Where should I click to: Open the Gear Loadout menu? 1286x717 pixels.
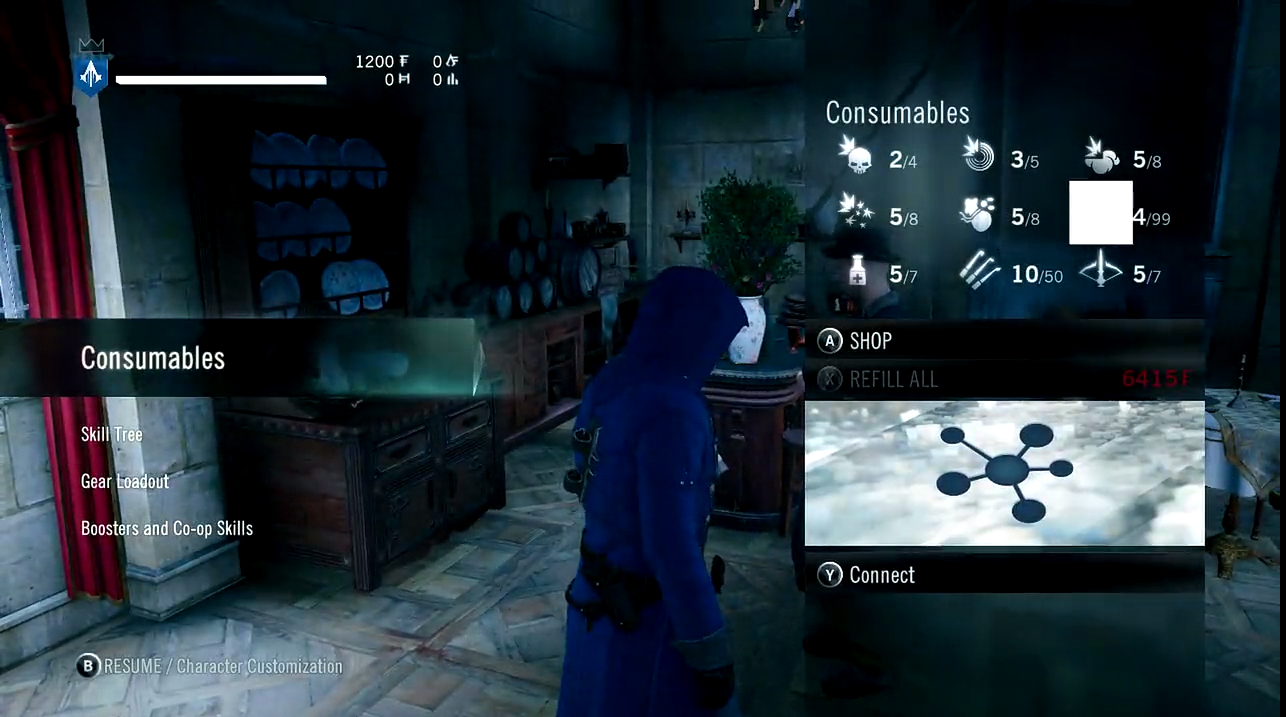[125, 481]
